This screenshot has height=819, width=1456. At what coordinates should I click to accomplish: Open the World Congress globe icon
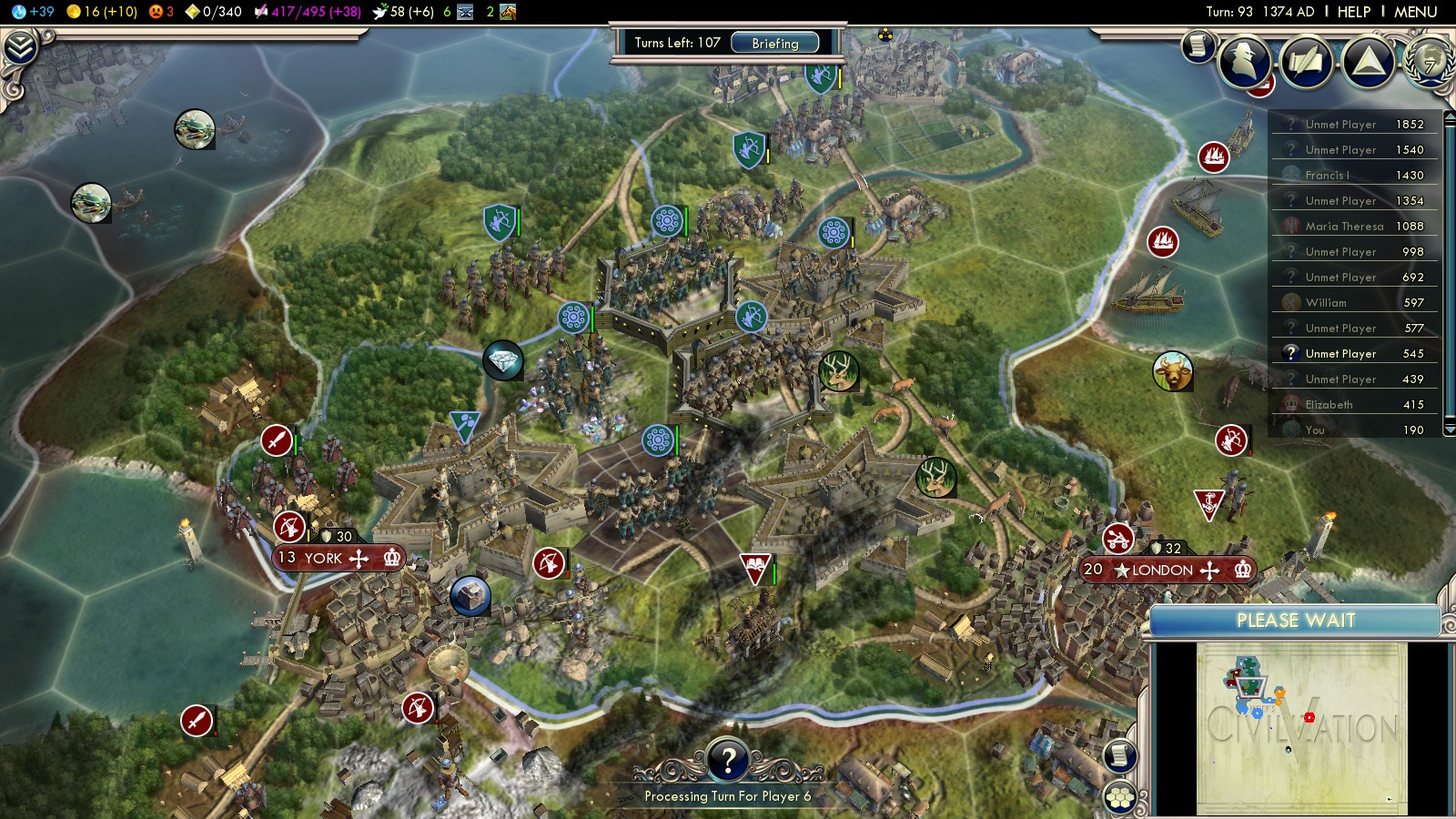tap(1430, 62)
